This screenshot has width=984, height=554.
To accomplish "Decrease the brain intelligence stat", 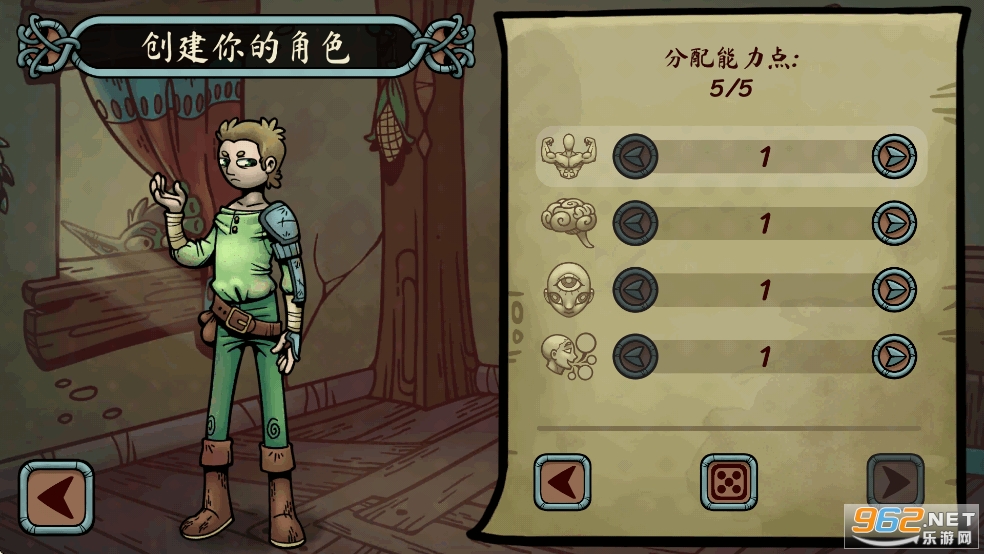I will 635,223.
